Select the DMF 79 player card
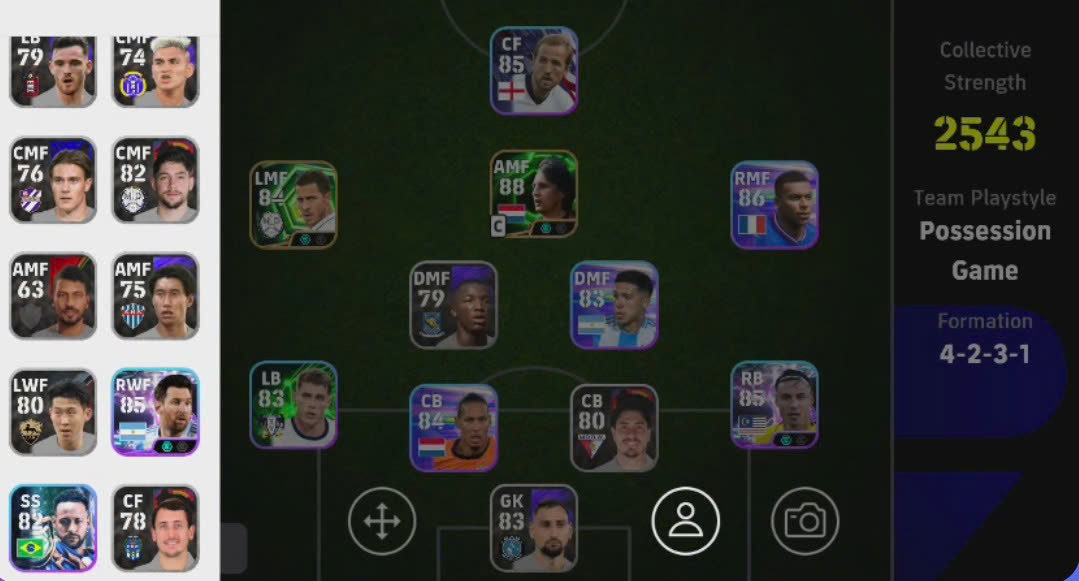 click(x=453, y=305)
